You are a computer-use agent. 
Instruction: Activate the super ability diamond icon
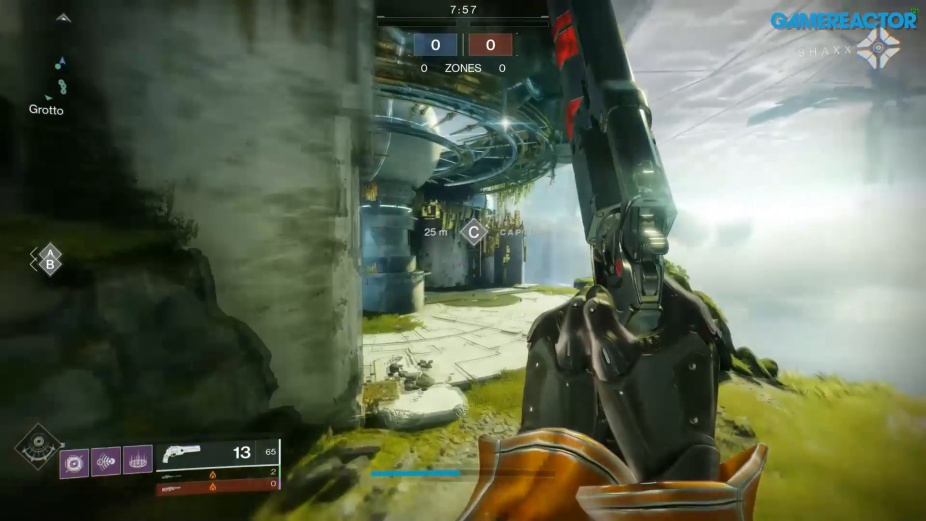coord(39,446)
